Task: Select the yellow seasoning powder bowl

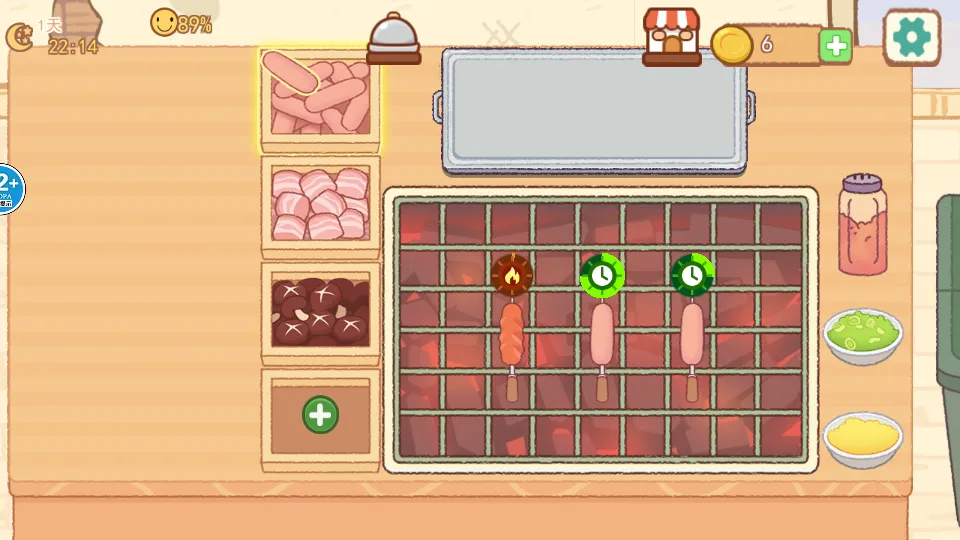Action: 863,436
